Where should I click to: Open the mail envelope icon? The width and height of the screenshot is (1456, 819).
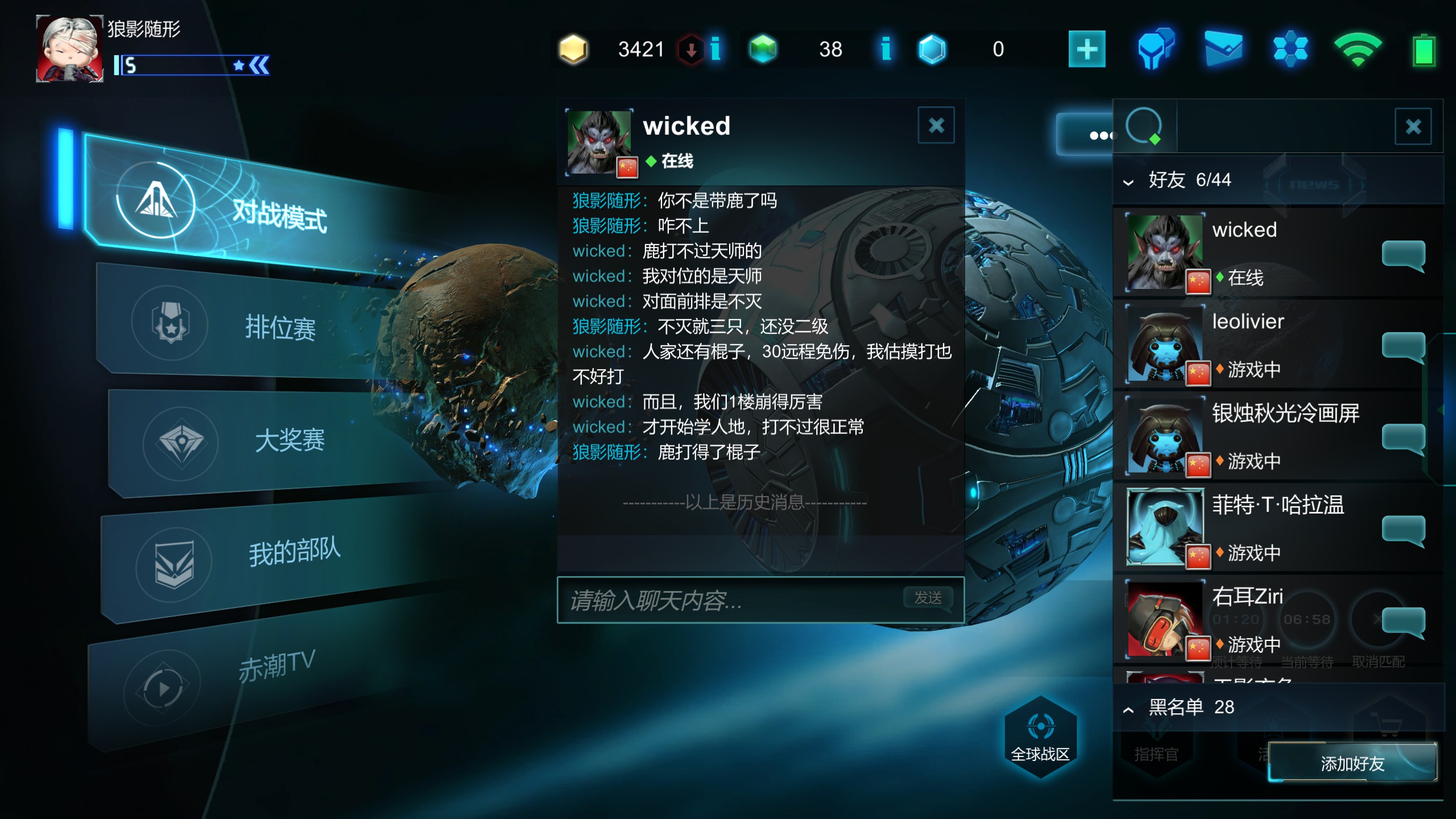[x=1223, y=49]
